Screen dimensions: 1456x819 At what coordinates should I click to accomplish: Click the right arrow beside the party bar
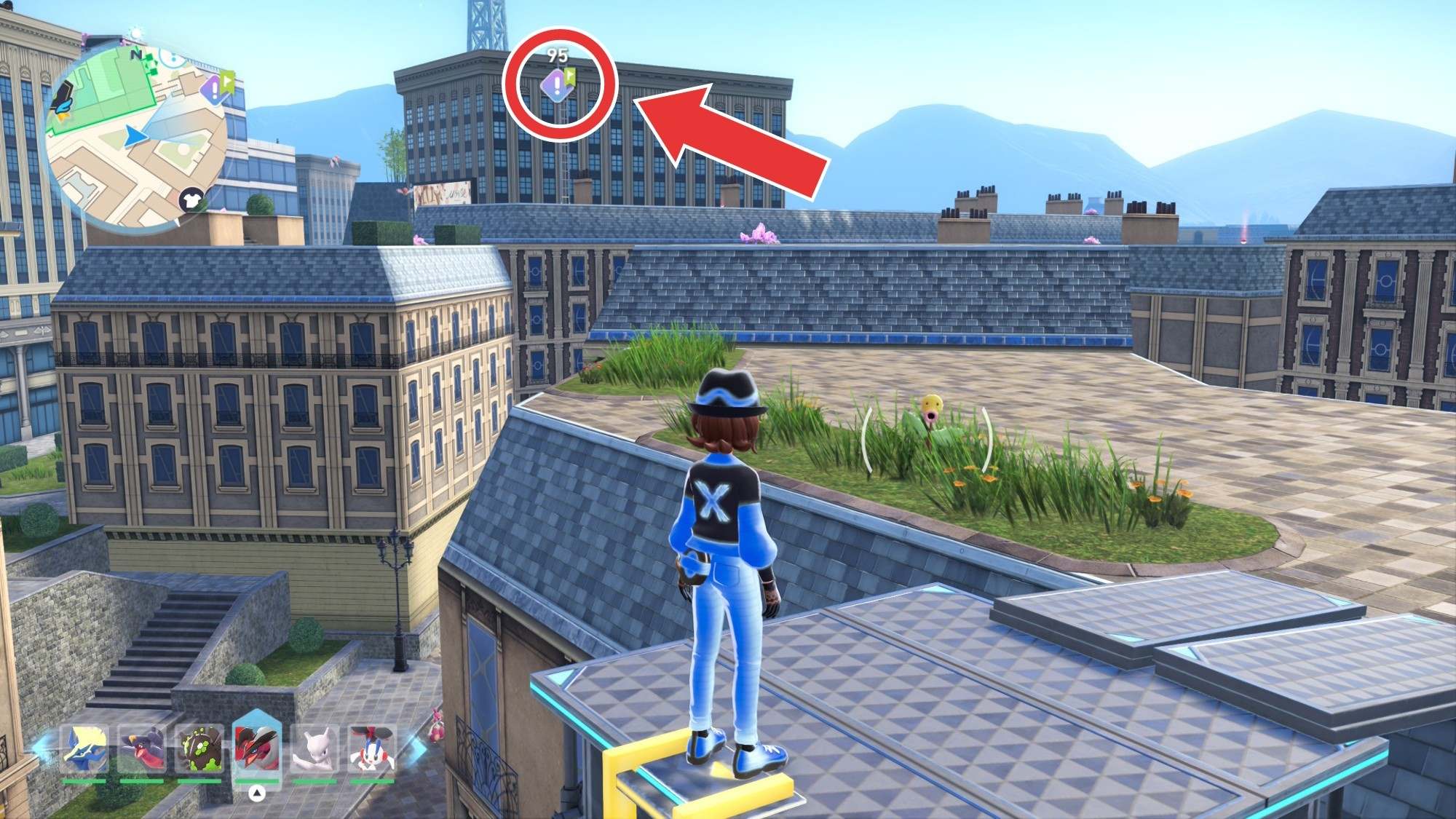tap(416, 750)
